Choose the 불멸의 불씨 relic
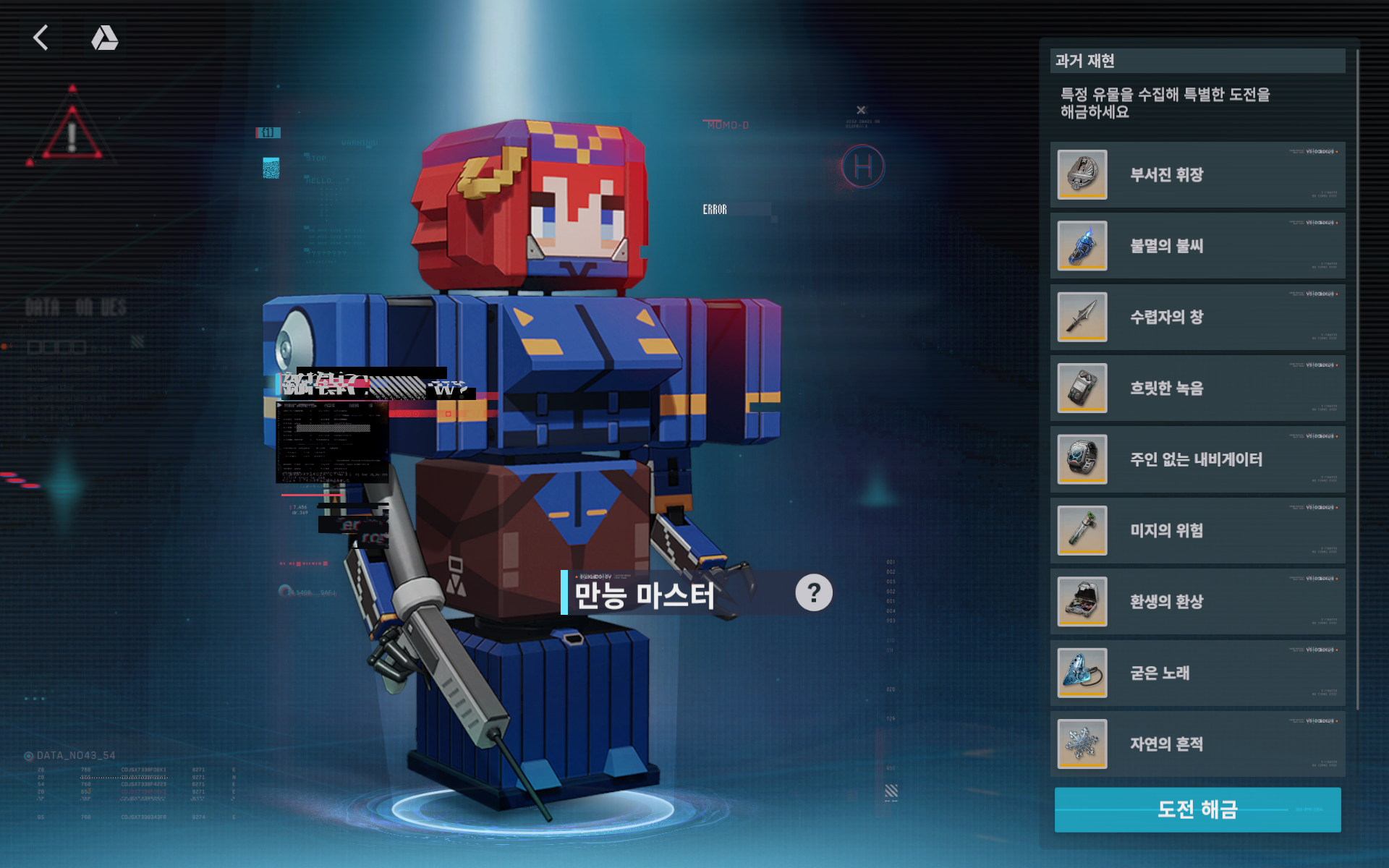This screenshot has width=1389, height=868. click(x=1197, y=246)
